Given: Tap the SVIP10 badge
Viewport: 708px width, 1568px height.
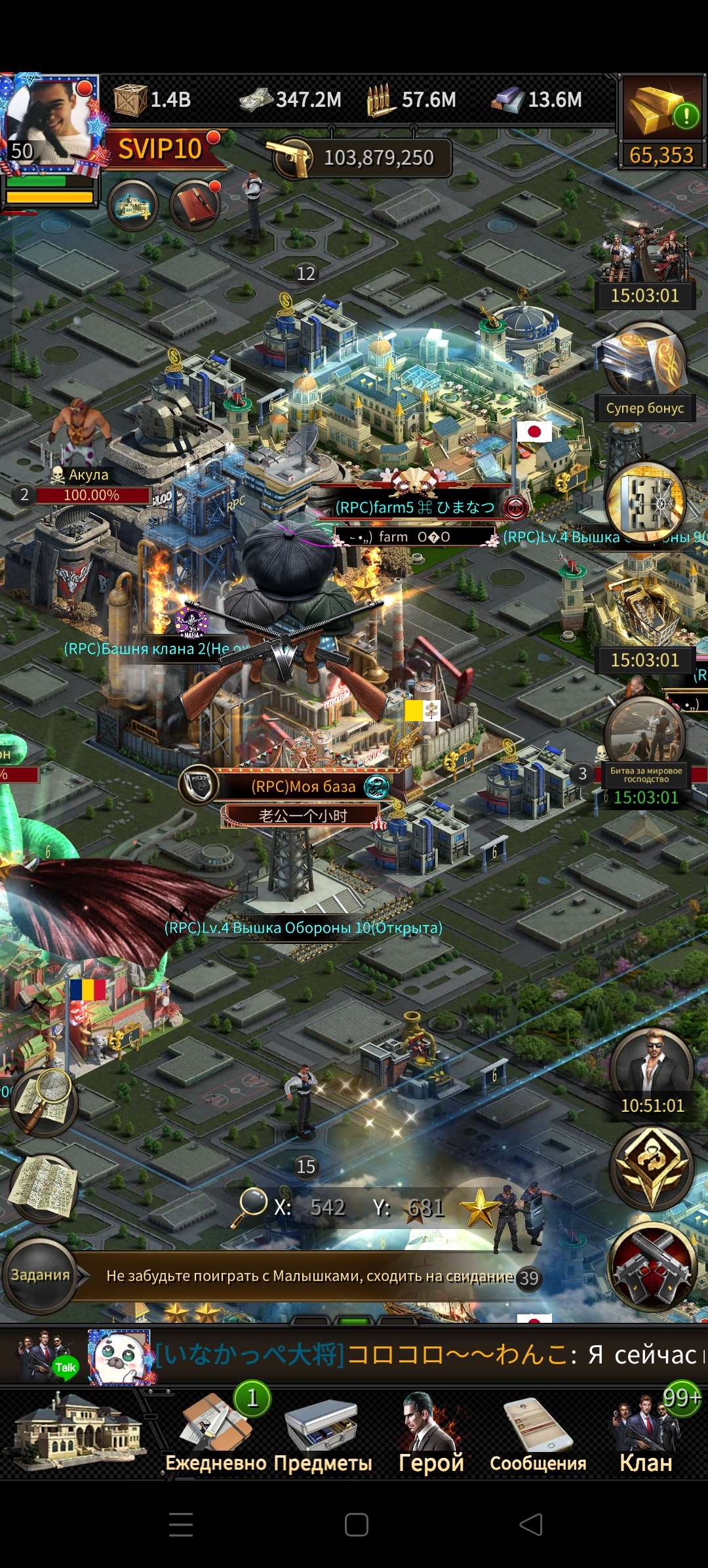Looking at the screenshot, I should tap(161, 149).
